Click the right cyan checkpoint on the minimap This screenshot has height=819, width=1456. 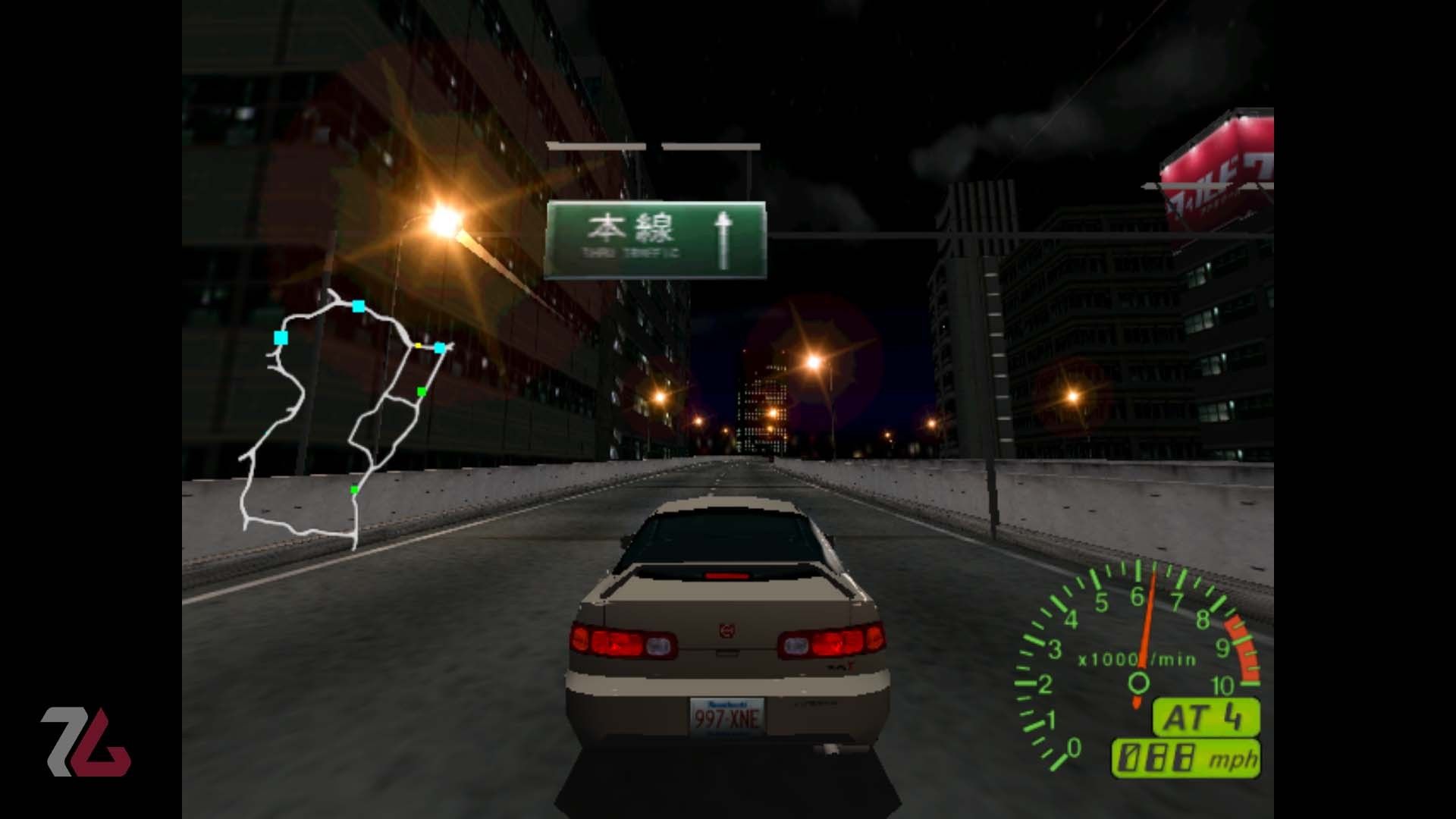pyautogui.click(x=440, y=349)
